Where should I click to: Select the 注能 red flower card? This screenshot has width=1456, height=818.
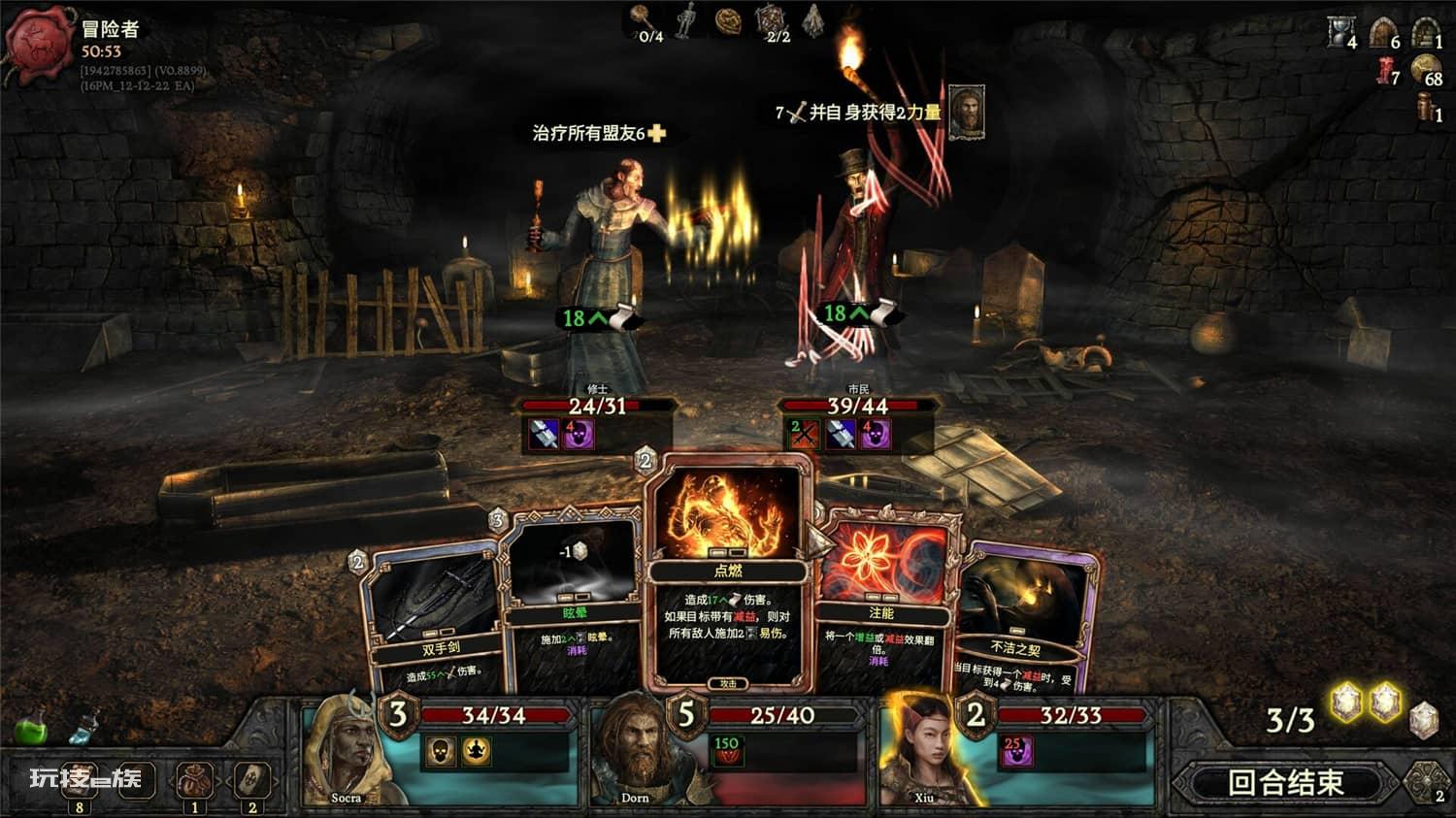pos(881,602)
